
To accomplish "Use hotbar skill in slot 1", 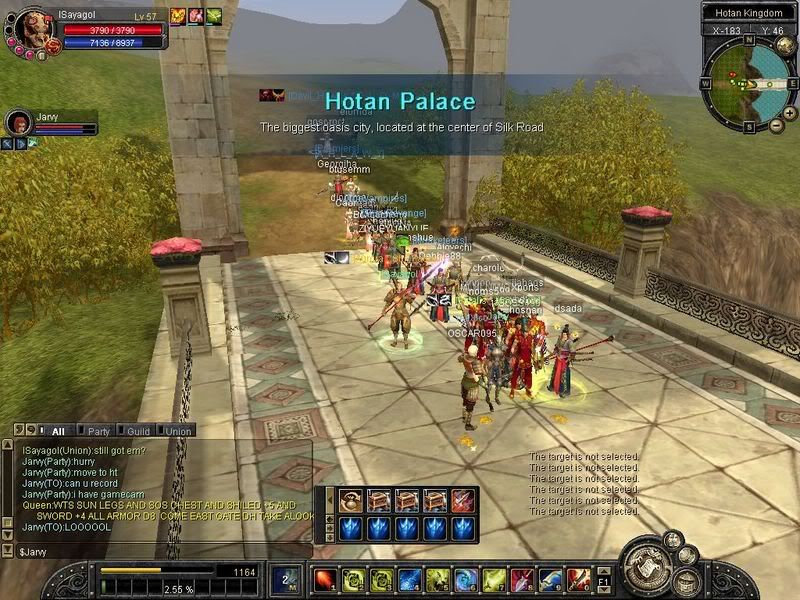I will point(325,580).
